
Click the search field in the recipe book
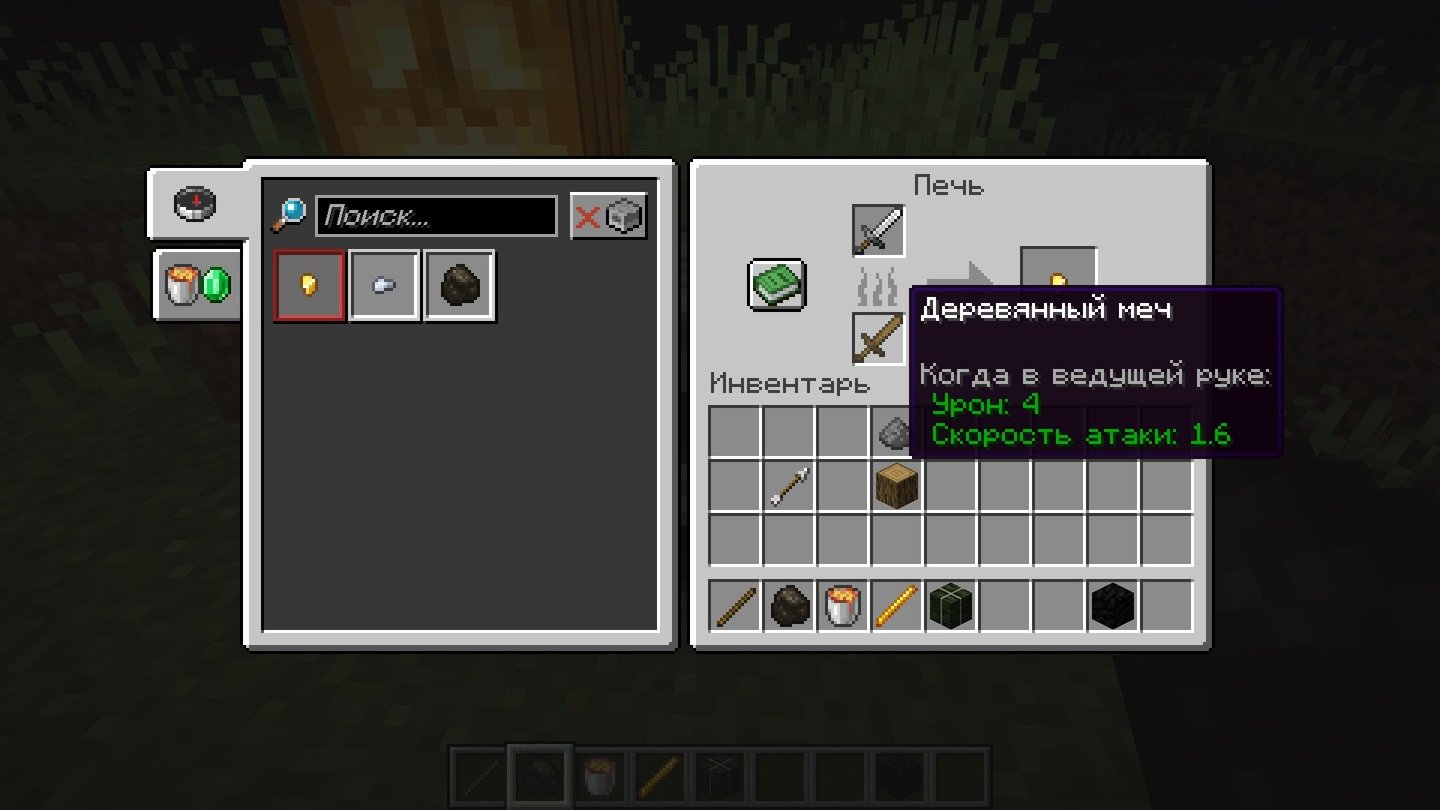tap(436, 216)
